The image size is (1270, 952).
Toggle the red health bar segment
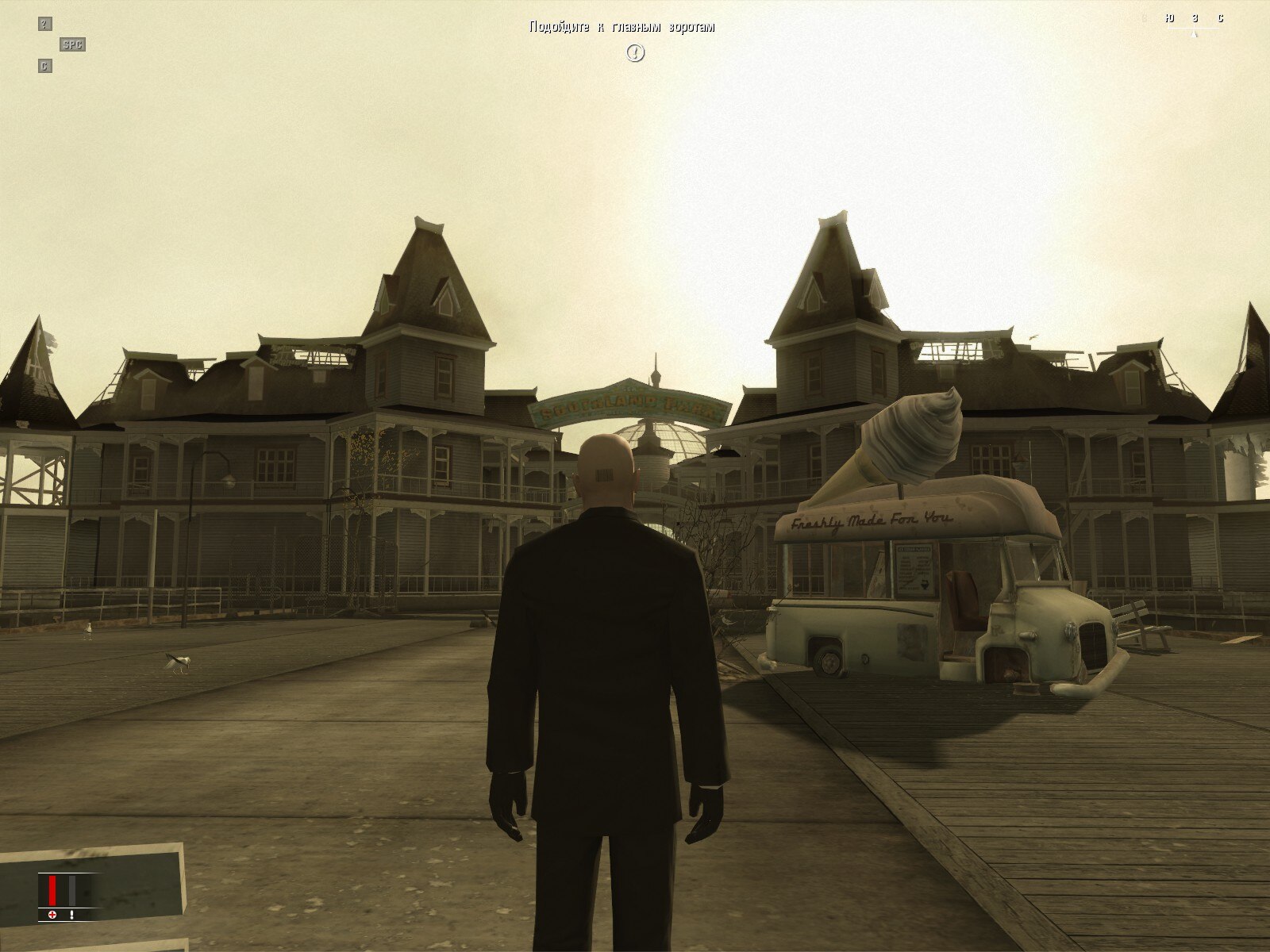tap(52, 890)
